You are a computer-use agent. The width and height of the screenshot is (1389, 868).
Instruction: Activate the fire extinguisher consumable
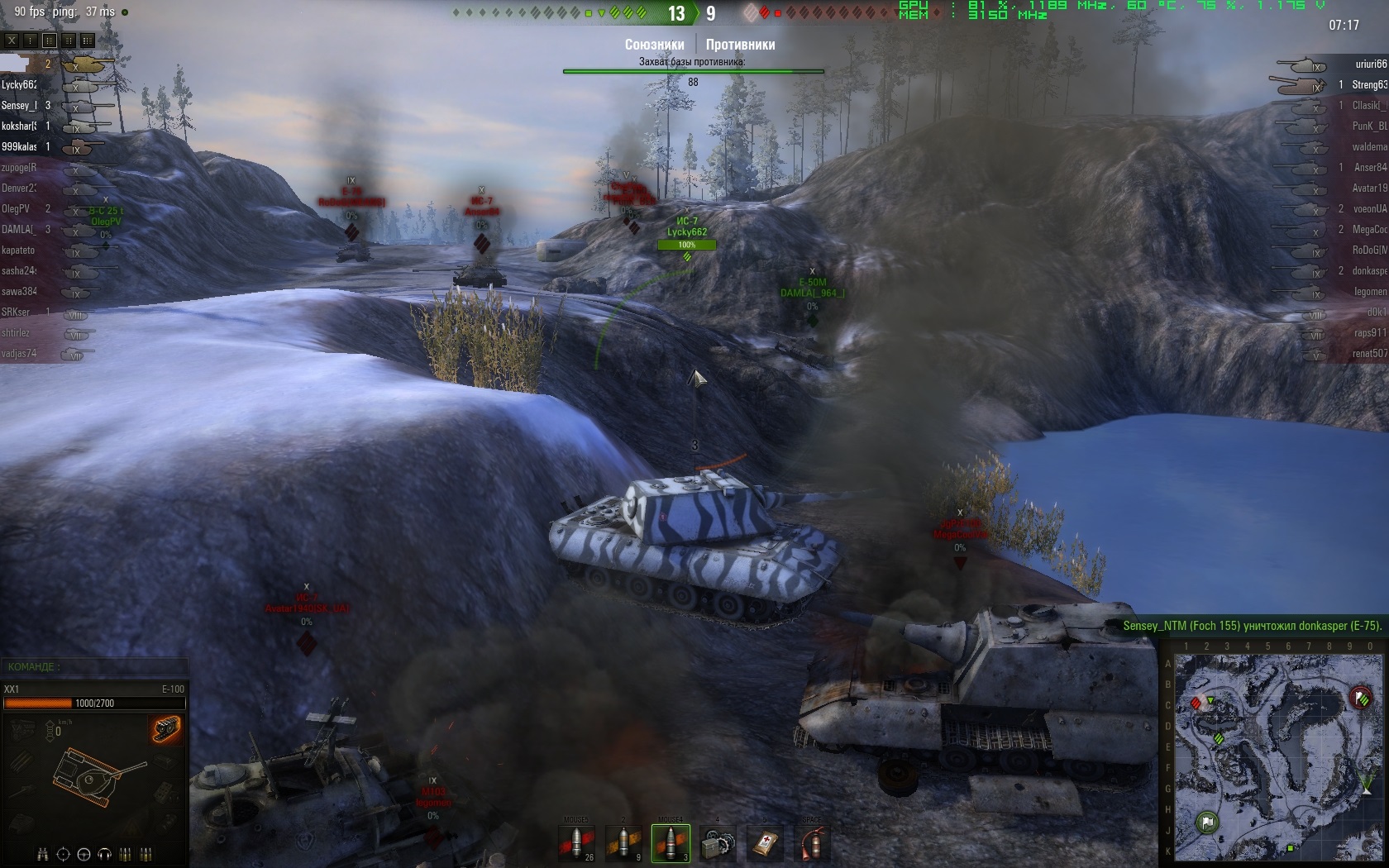(x=812, y=843)
